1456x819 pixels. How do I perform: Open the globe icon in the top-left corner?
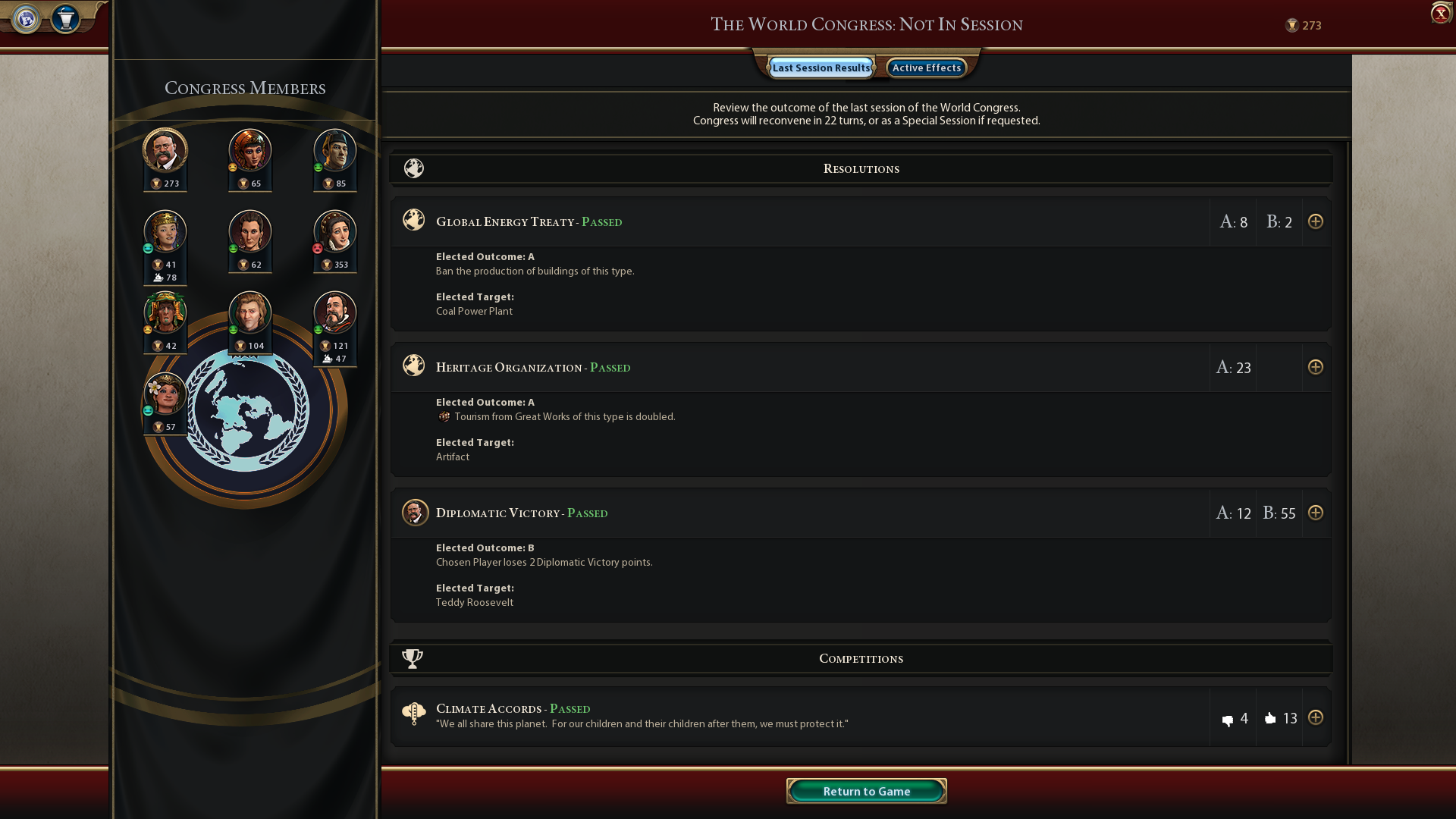pos(27,18)
